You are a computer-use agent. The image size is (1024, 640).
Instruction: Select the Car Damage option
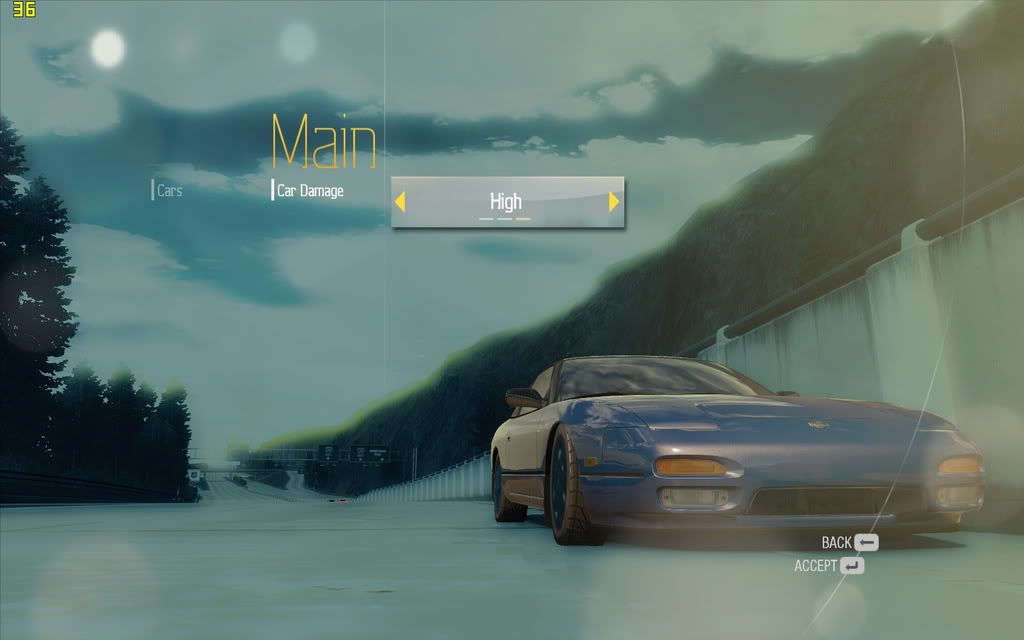310,190
